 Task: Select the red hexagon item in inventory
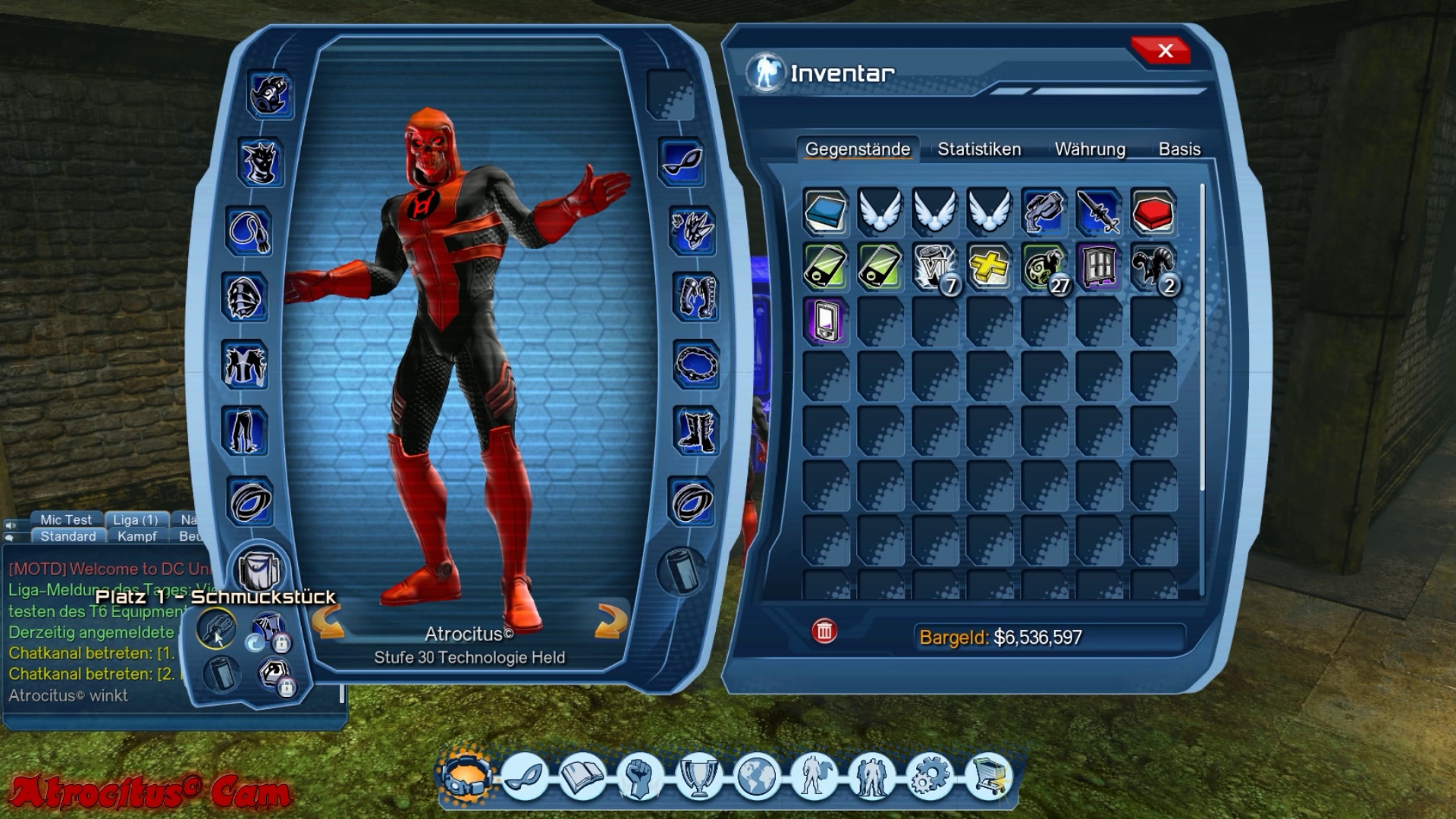pyautogui.click(x=1153, y=212)
